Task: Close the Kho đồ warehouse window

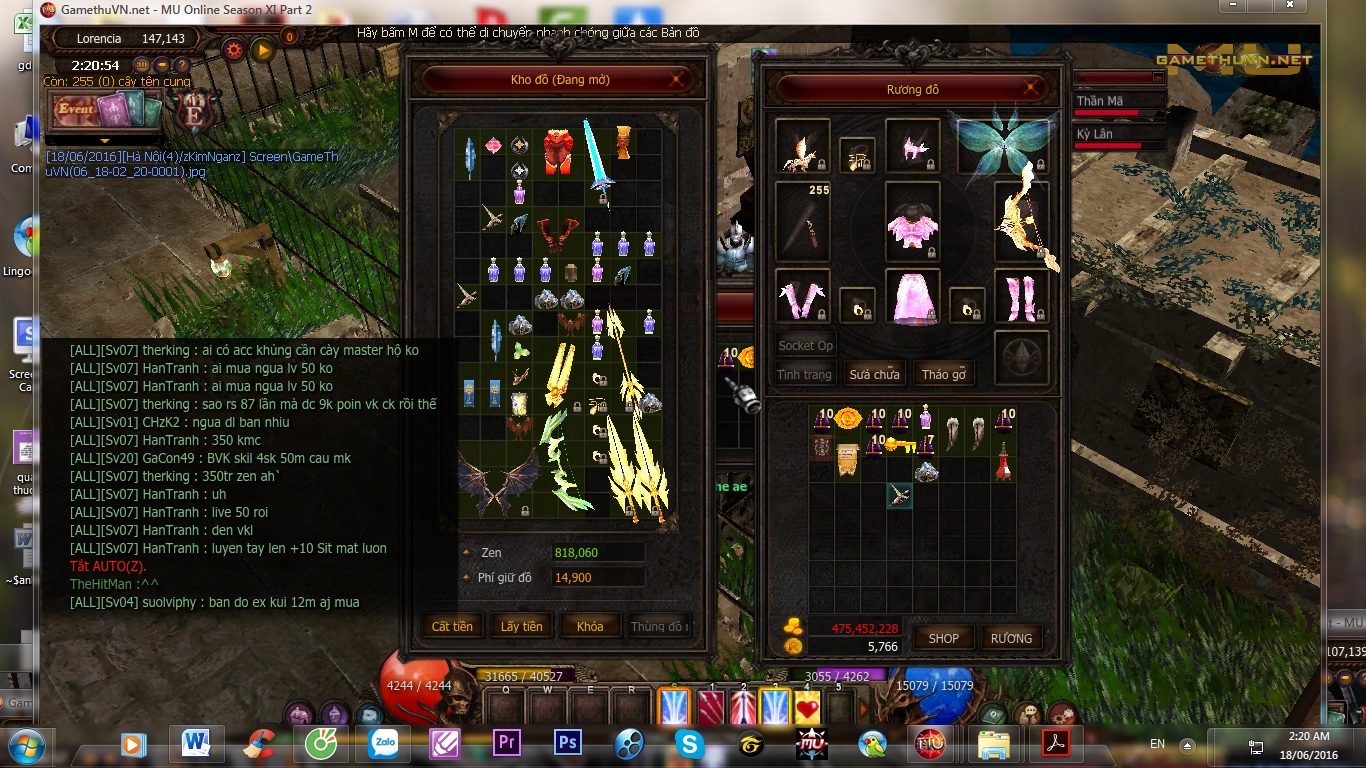Action: point(678,80)
